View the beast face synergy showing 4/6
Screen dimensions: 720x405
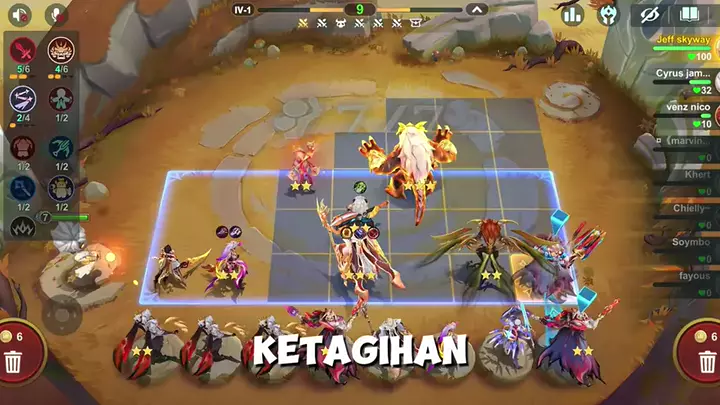61,51
